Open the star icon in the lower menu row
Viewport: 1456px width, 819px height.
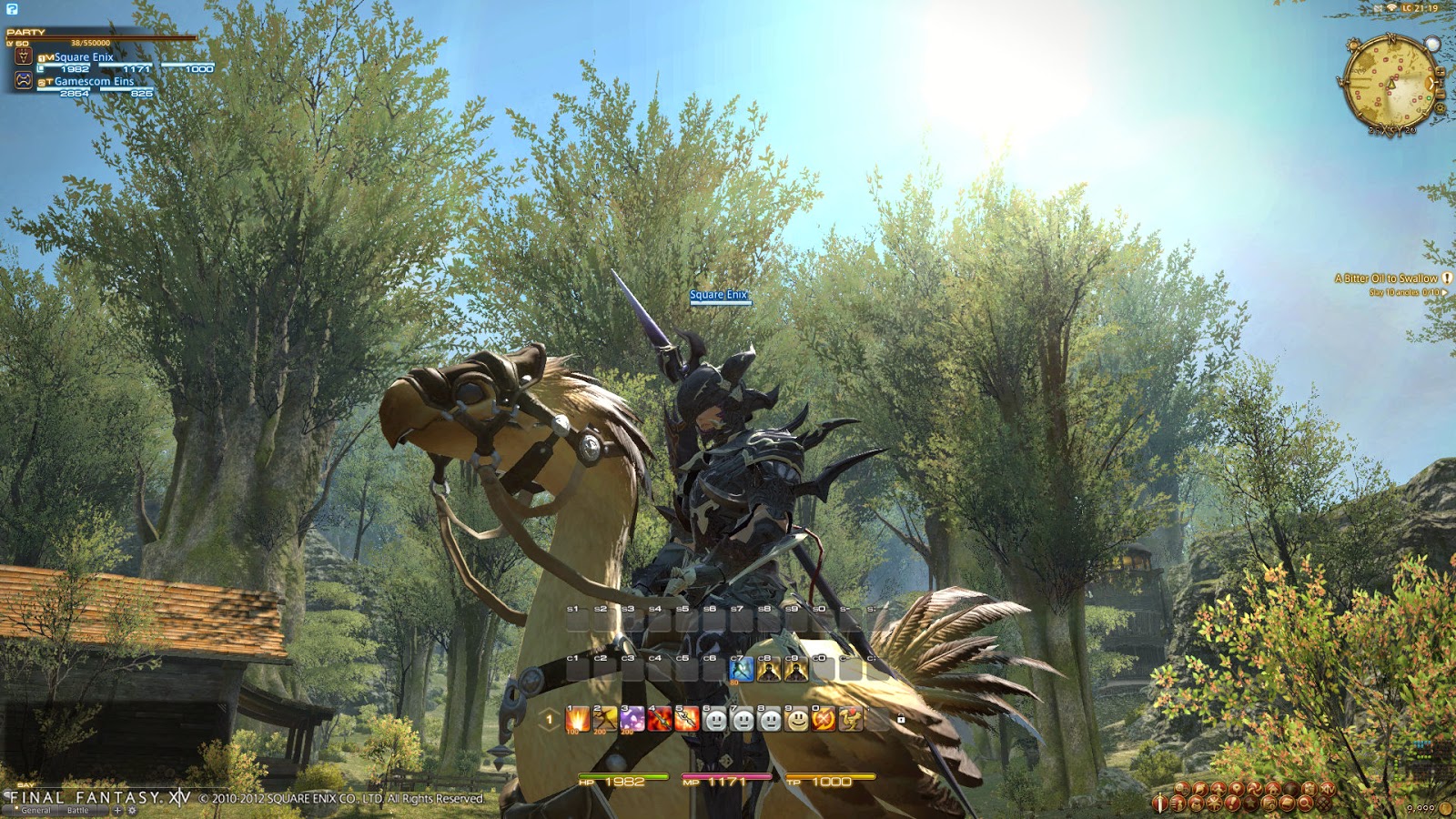[x=1250, y=803]
